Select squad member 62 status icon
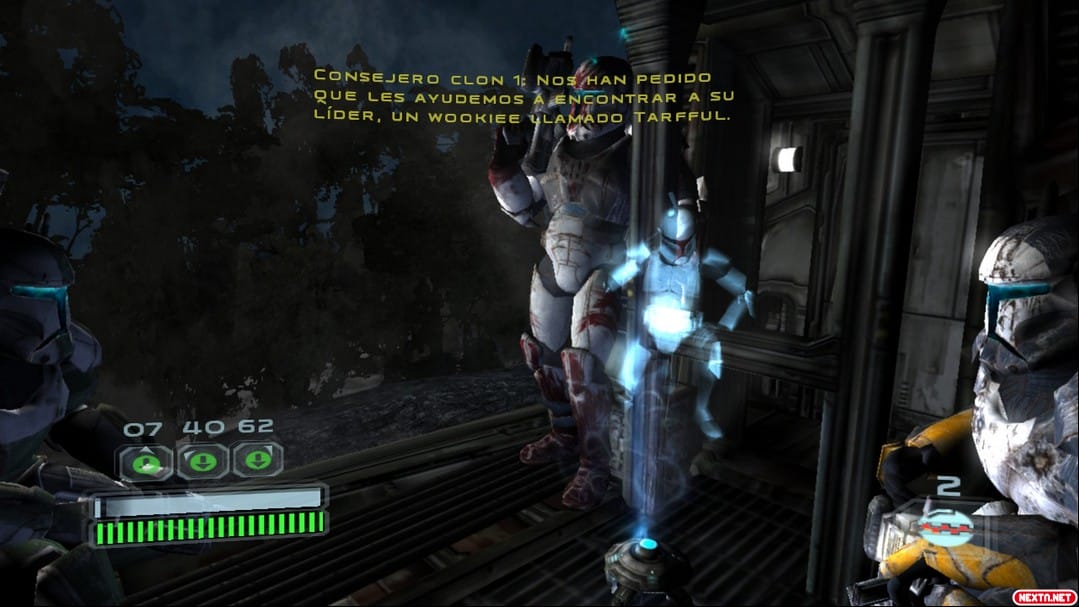 (258, 461)
